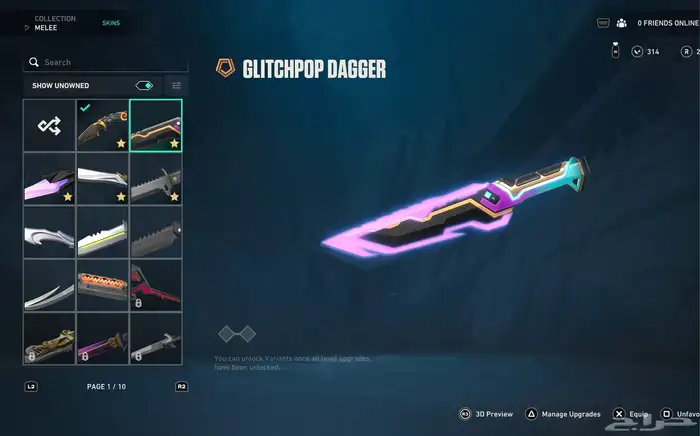This screenshot has height=436, width=700.
Task: Select the random shuffle skin tile
Action: click(x=49, y=126)
